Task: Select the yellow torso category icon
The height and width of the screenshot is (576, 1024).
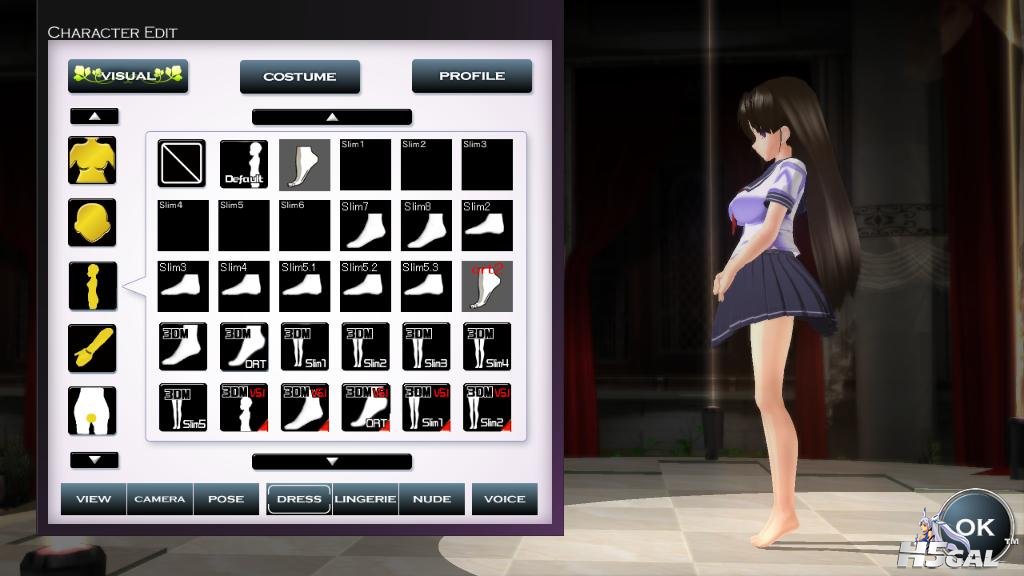Action: (x=92, y=160)
